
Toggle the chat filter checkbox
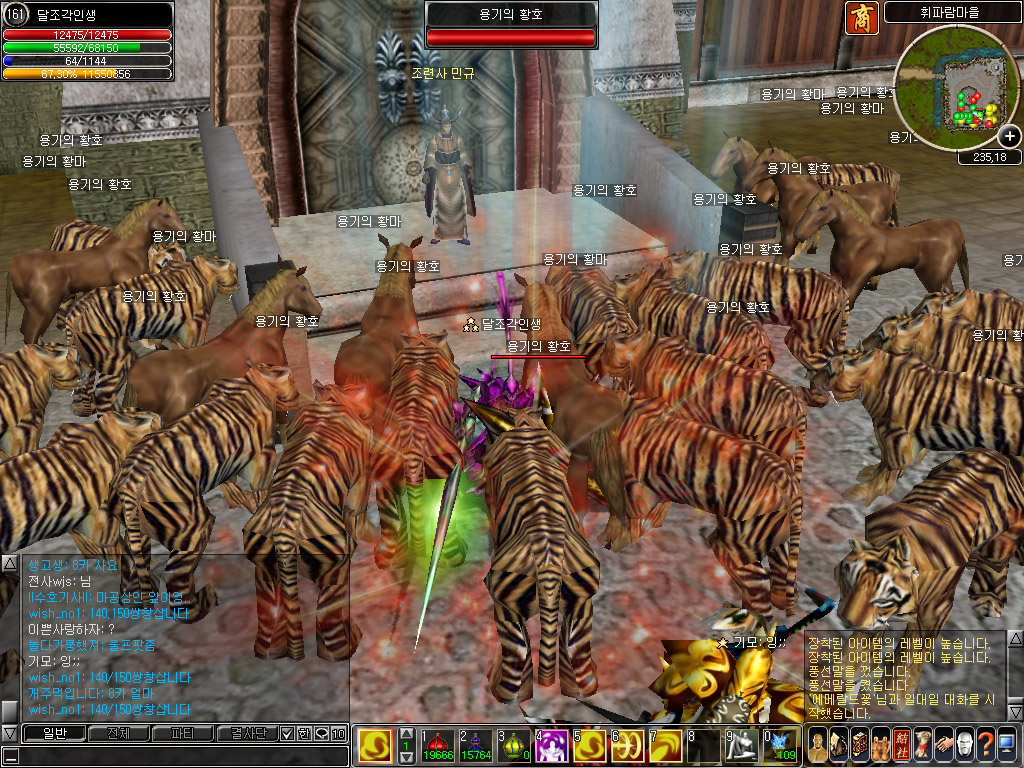(287, 733)
